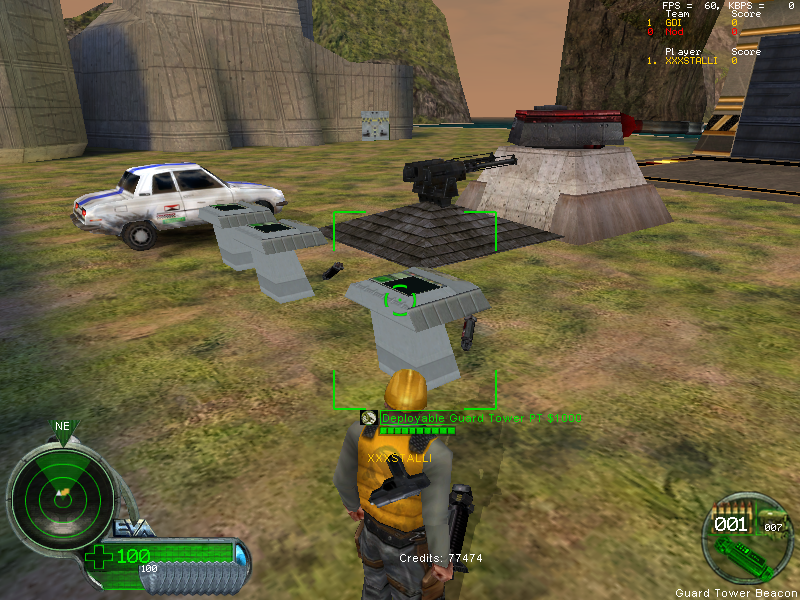This screenshot has height=600, width=800.
Task: Click the icon beside Deployable Guard Tower label
Action: (368, 418)
